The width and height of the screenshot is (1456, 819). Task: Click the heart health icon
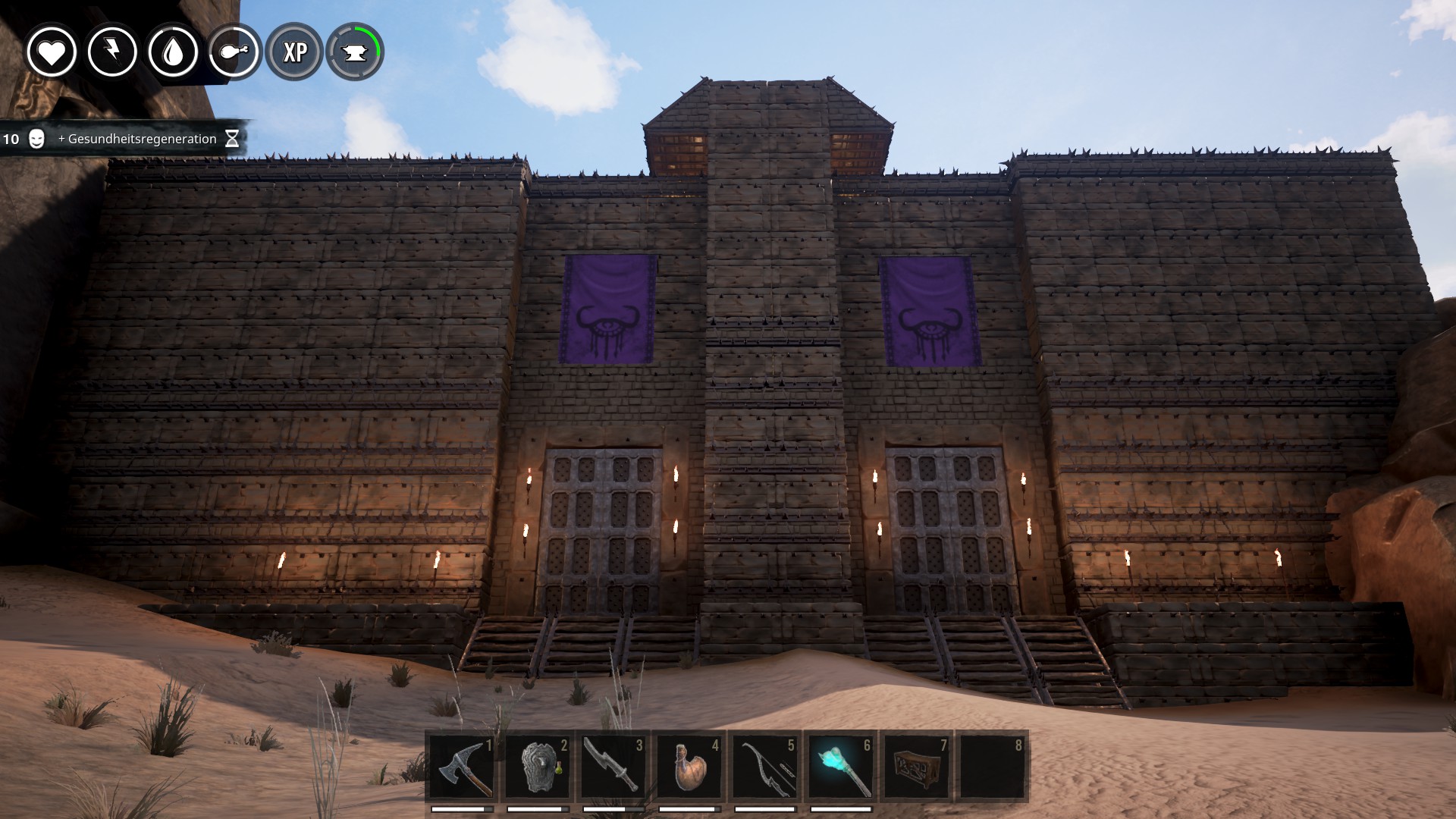click(x=52, y=52)
